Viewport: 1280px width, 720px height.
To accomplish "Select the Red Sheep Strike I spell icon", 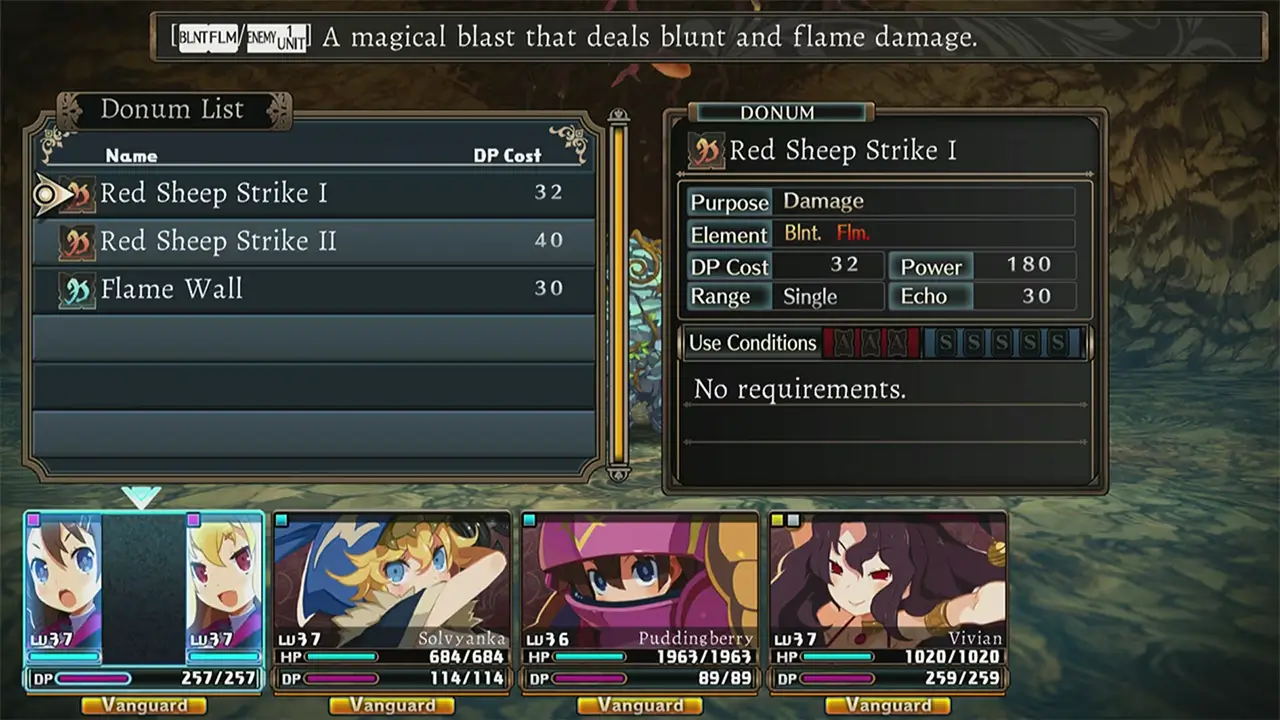I will pyautogui.click(x=77, y=193).
